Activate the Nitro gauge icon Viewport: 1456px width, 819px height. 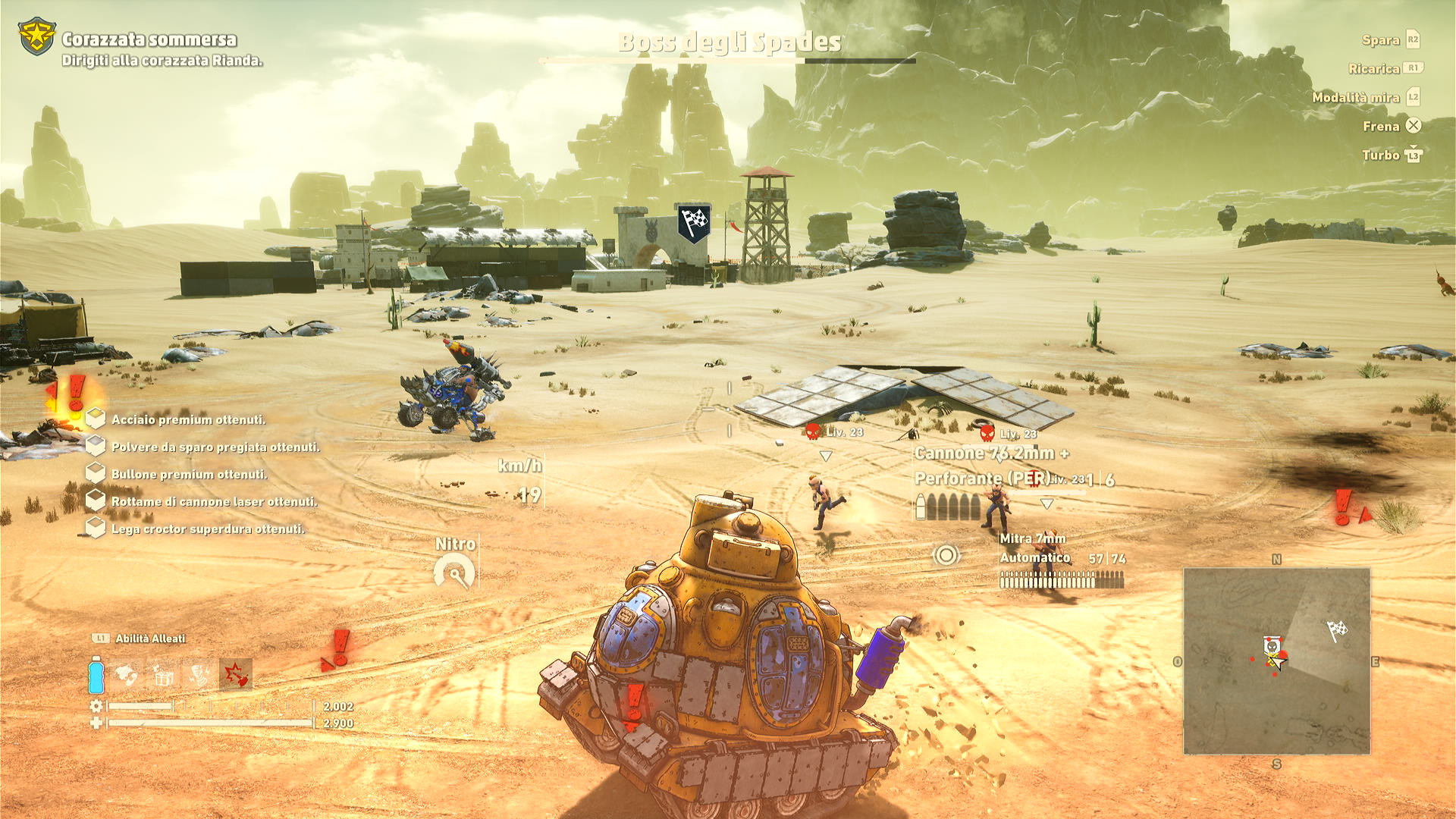pyautogui.click(x=454, y=573)
